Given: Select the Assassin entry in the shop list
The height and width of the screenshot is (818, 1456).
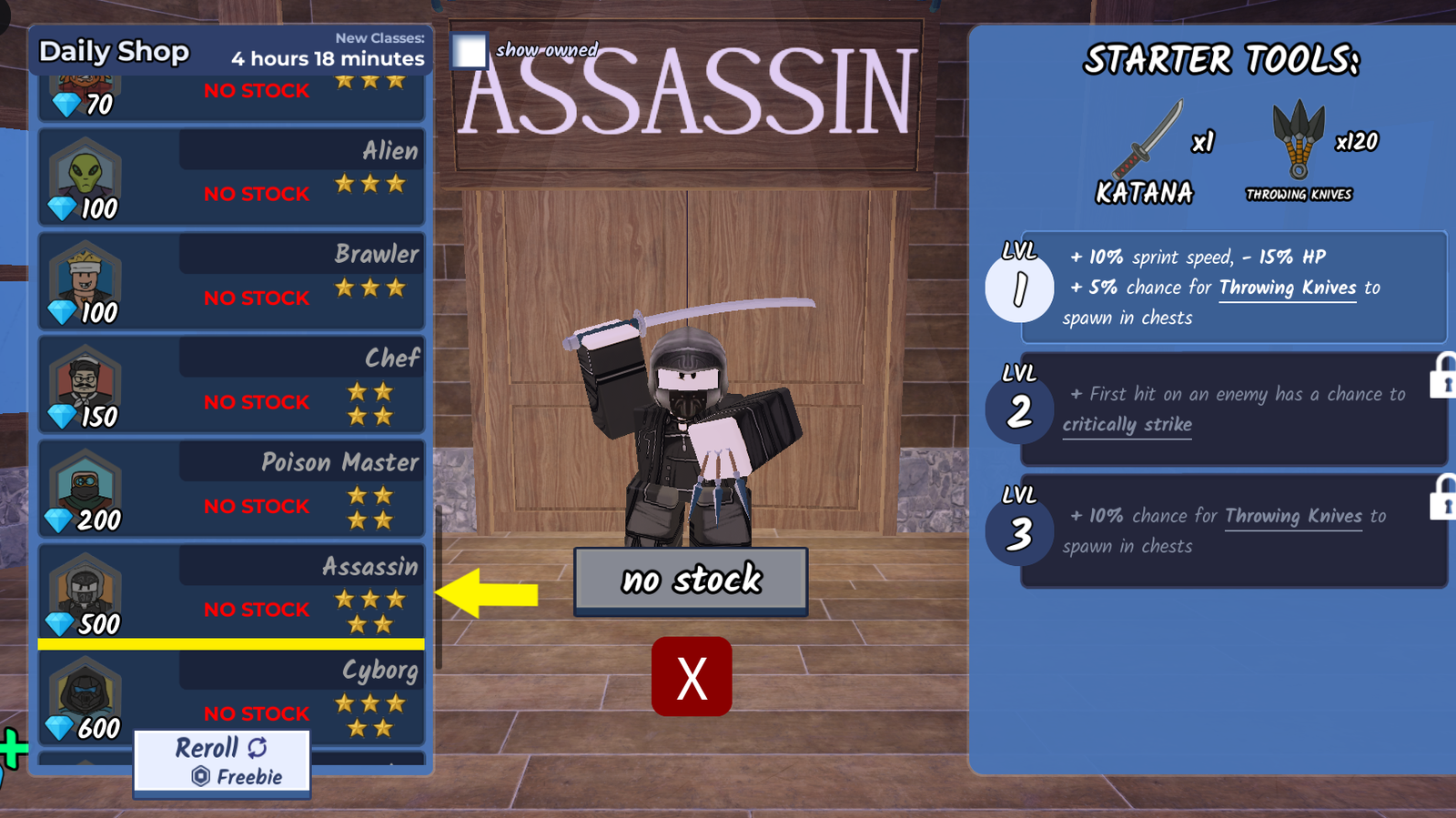Looking at the screenshot, I should click(x=230, y=590).
